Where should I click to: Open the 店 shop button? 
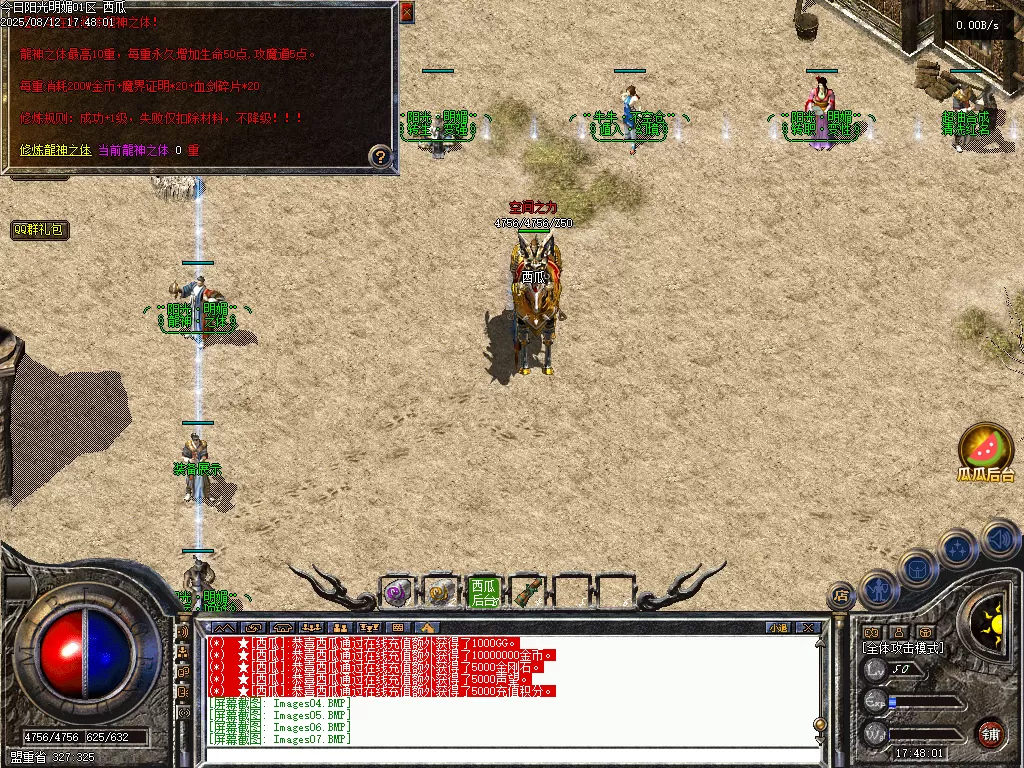click(x=840, y=597)
